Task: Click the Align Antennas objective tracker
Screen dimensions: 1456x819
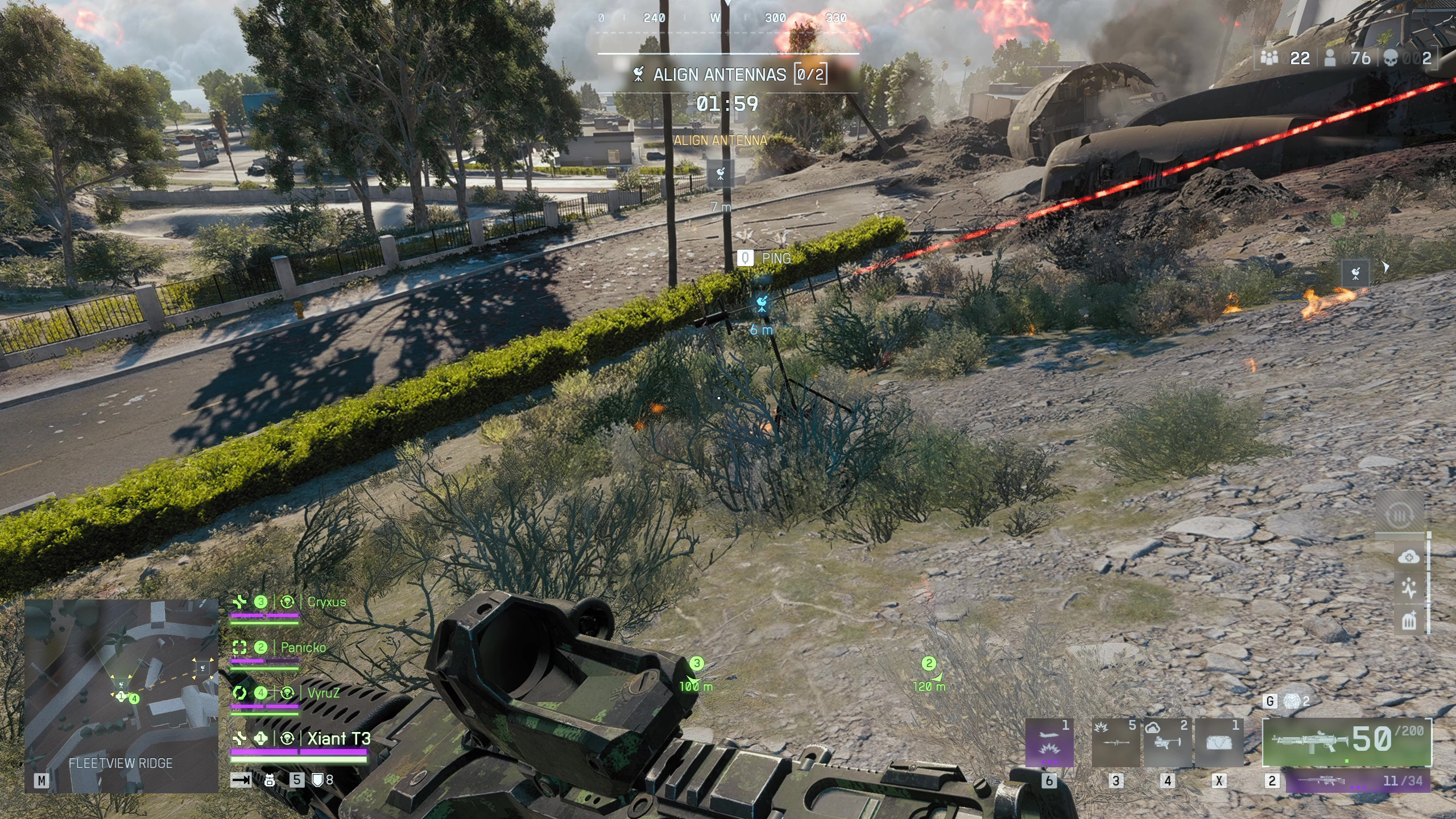Action: click(x=730, y=75)
